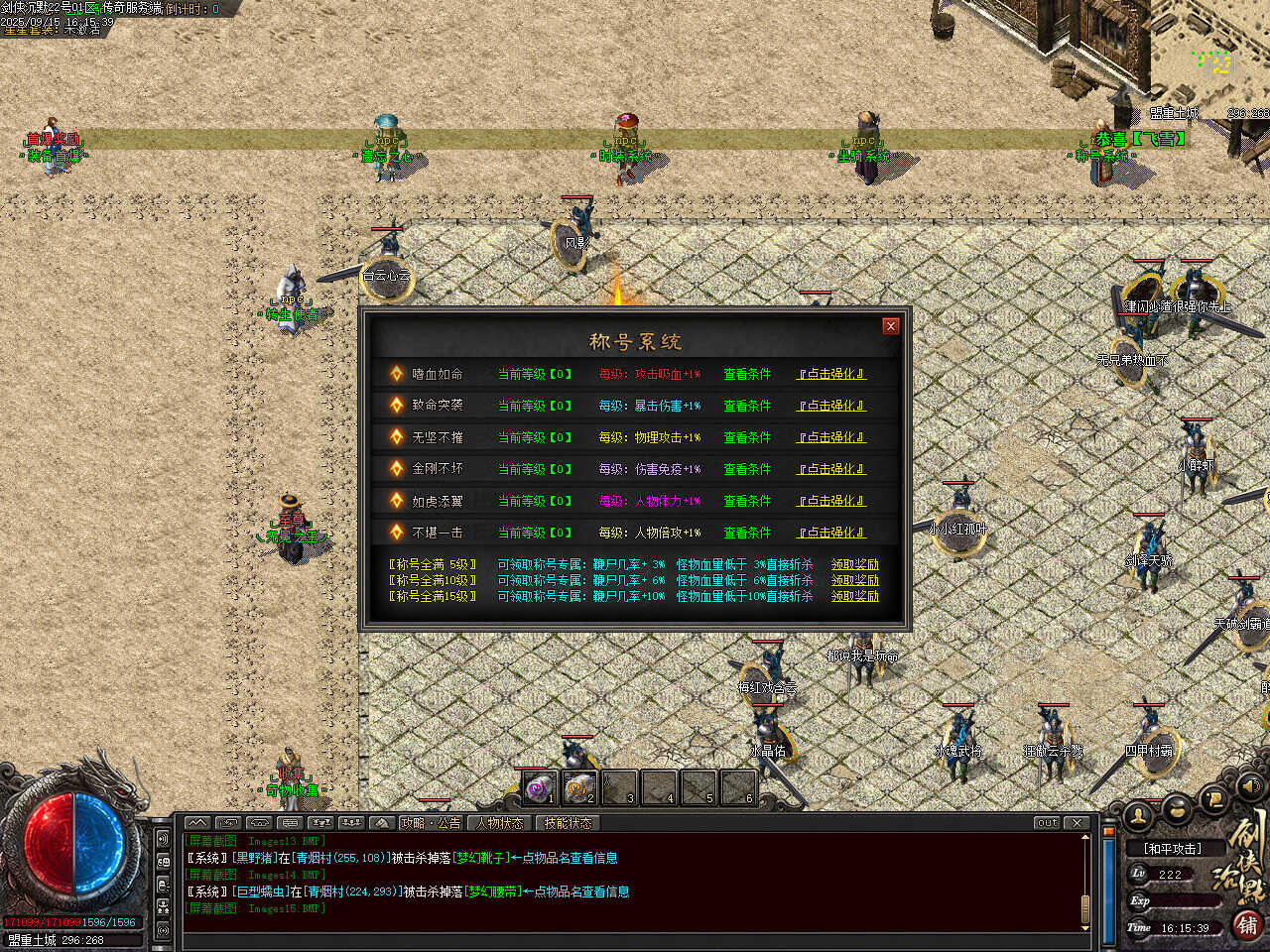
Task: Claim the 称号全满10级 reward
Action: click(x=854, y=580)
